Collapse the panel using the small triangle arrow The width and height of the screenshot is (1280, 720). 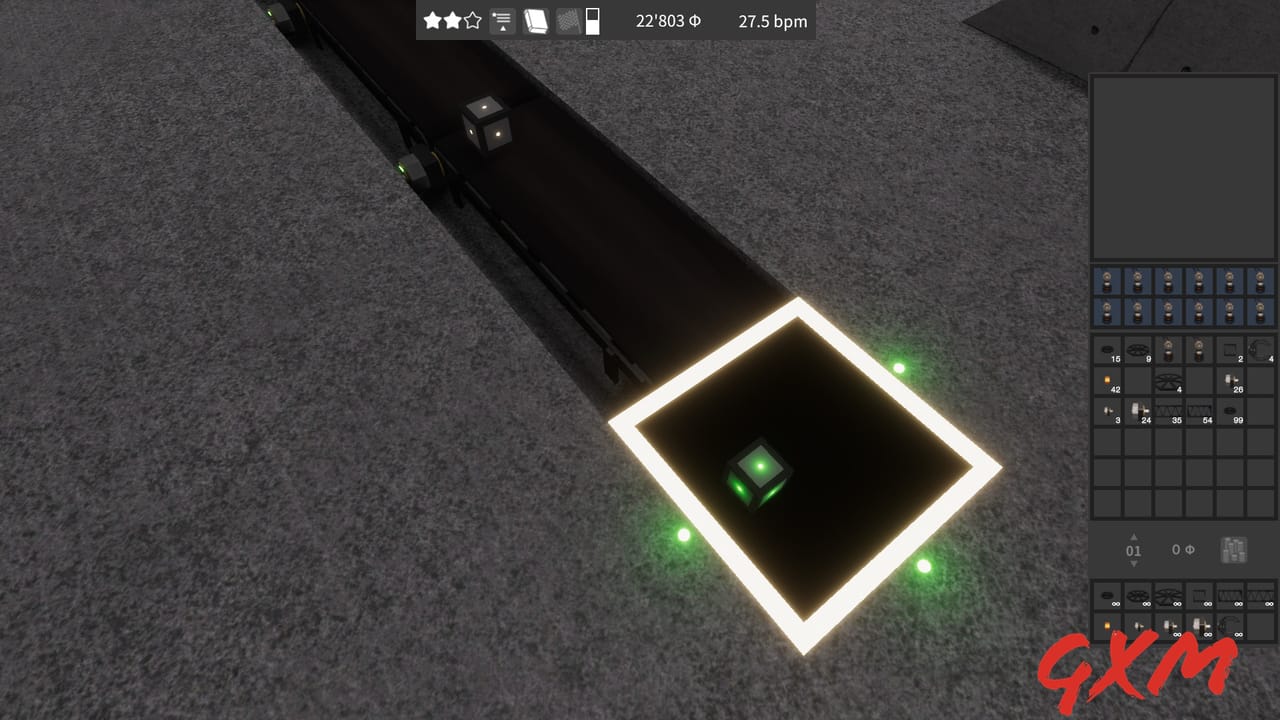point(502,30)
